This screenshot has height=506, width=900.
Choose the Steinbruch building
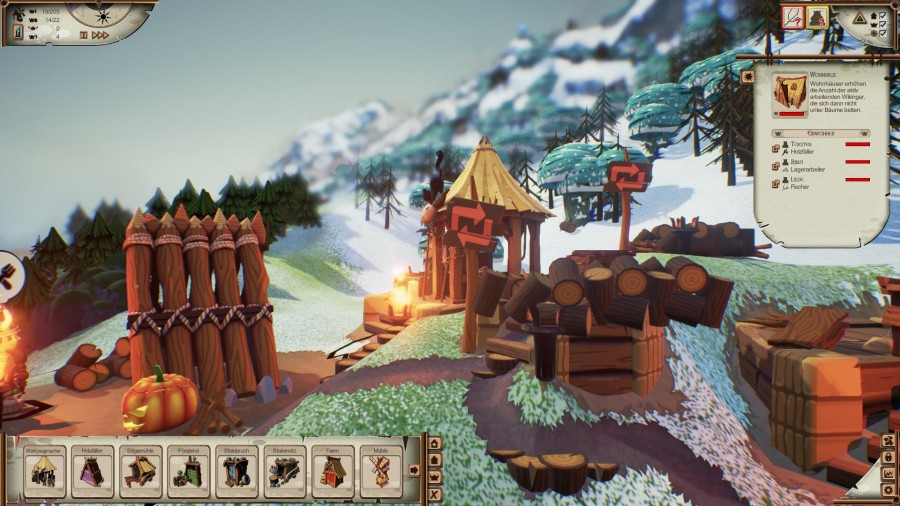[x=236, y=471]
